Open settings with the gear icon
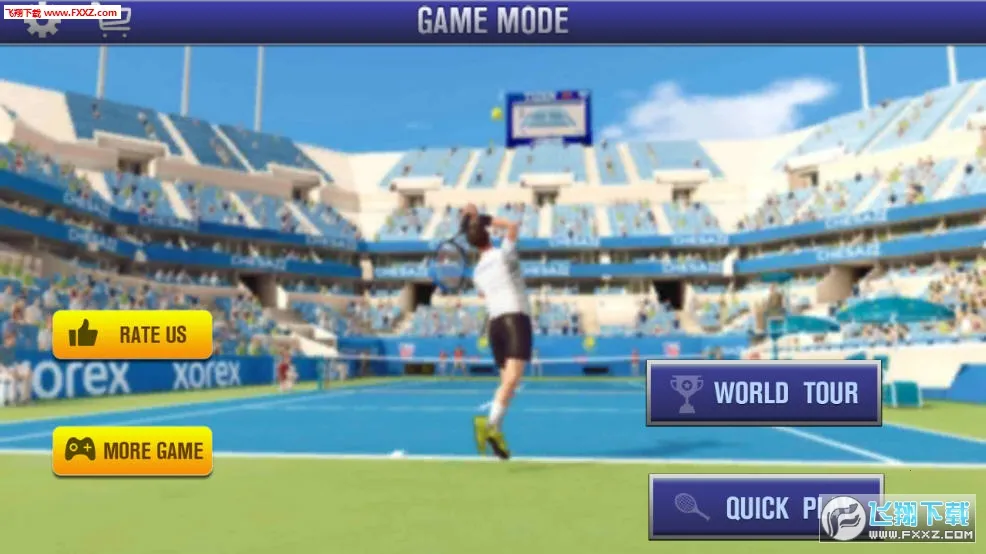 coord(43,26)
